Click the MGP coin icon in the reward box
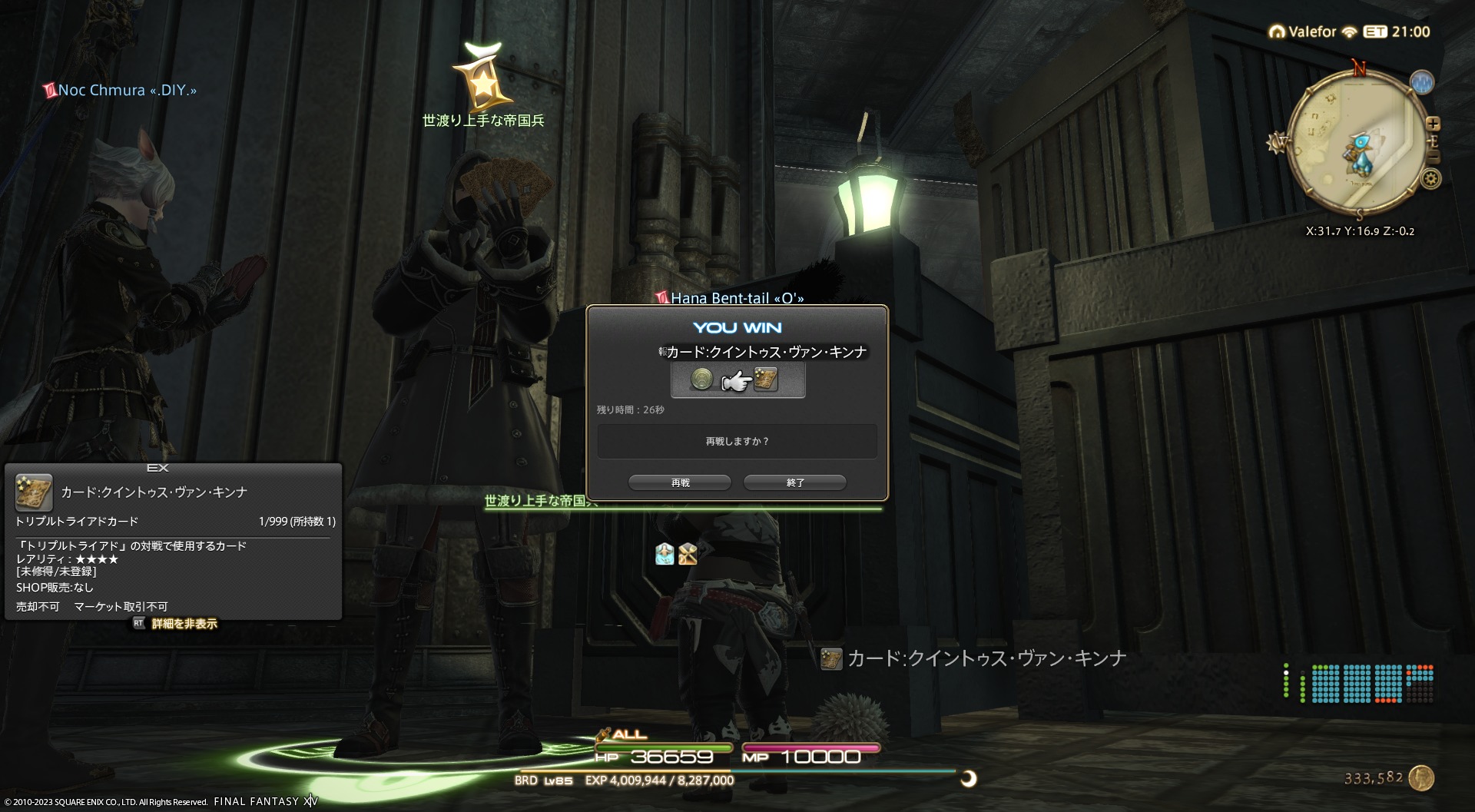 coord(701,379)
